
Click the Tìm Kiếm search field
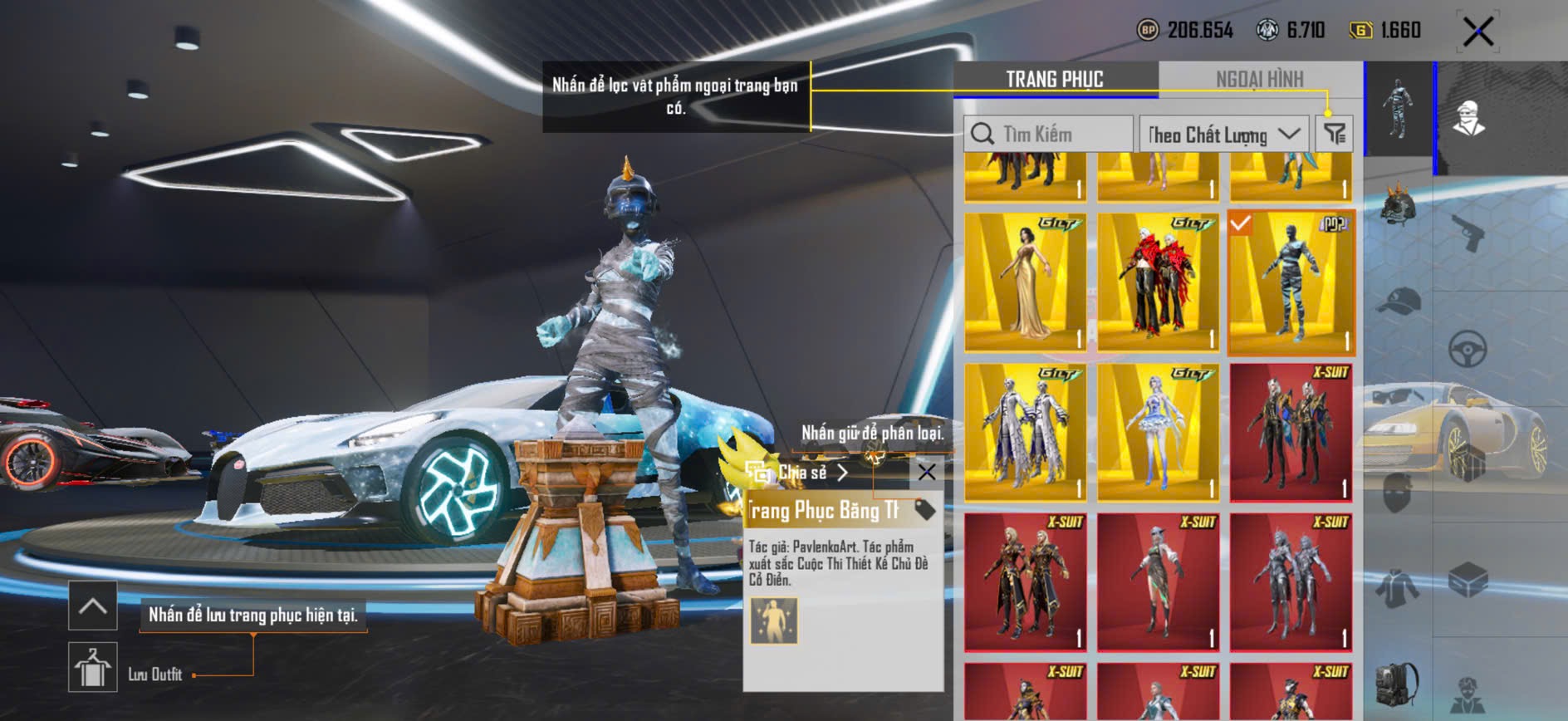(x=1048, y=134)
